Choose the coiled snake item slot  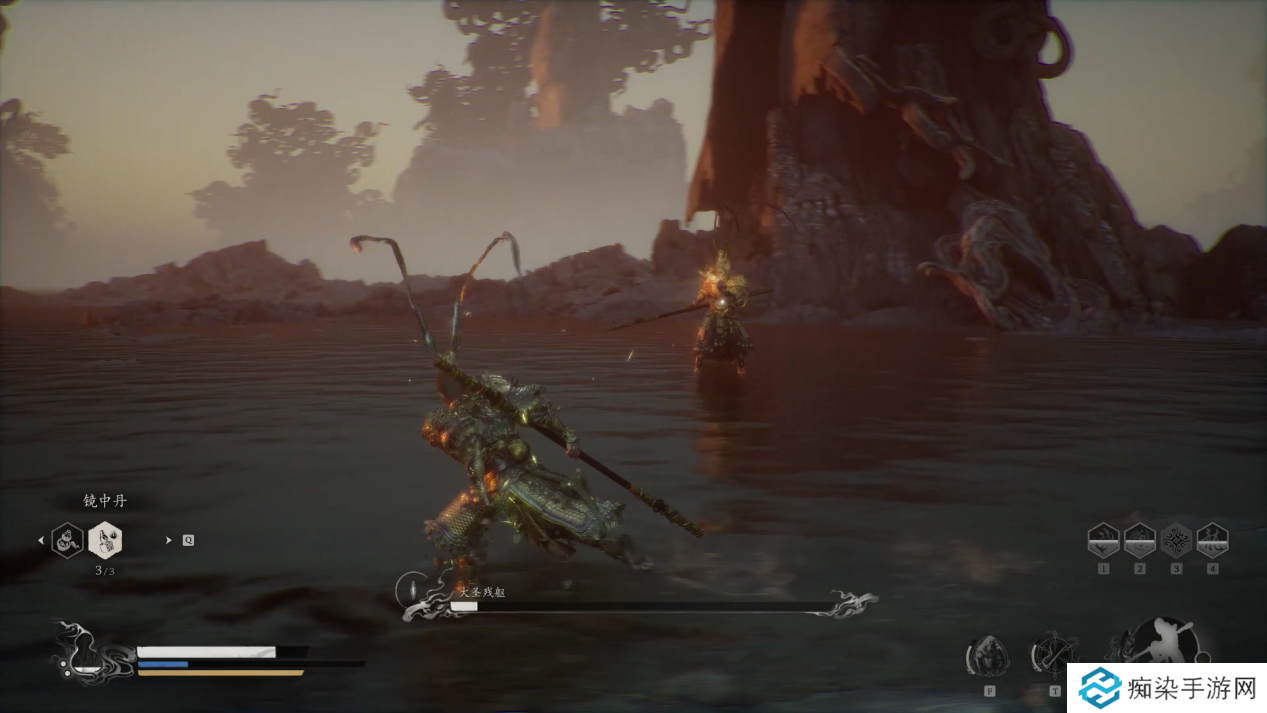pos(67,540)
